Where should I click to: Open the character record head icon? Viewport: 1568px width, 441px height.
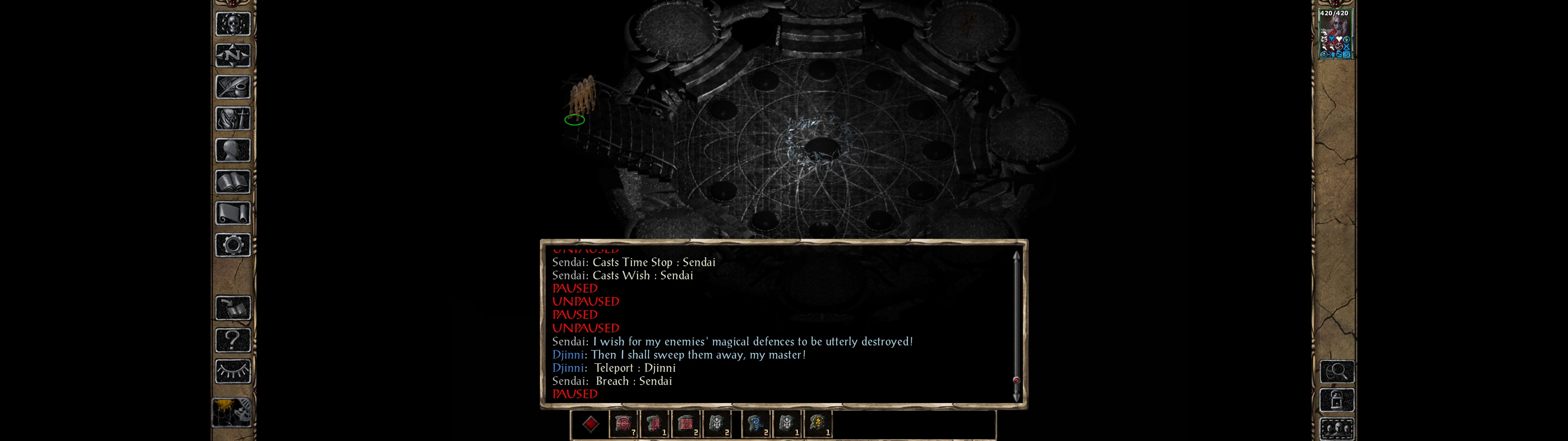[232, 150]
